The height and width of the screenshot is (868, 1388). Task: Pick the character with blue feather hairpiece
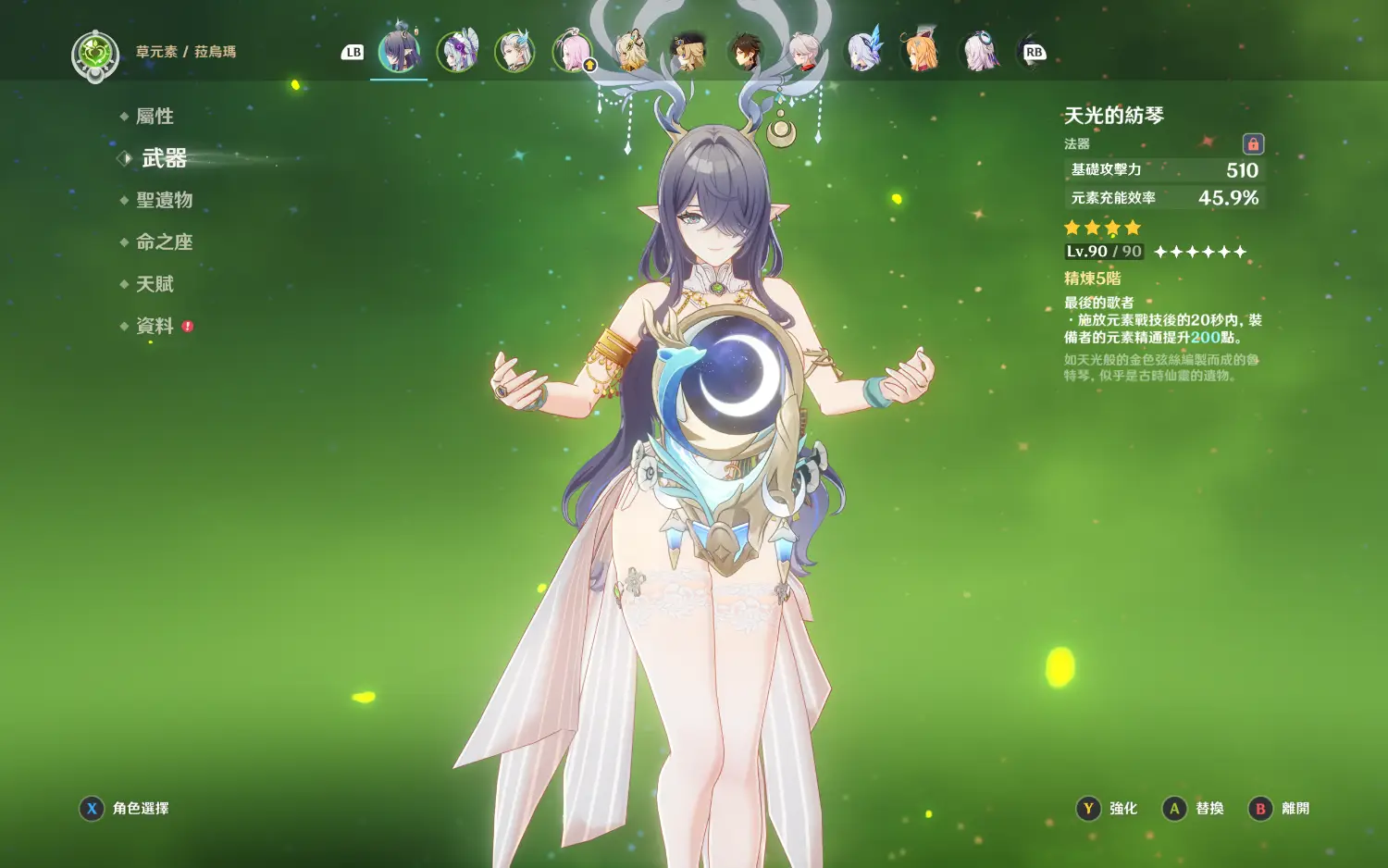pyautogui.click(x=862, y=52)
